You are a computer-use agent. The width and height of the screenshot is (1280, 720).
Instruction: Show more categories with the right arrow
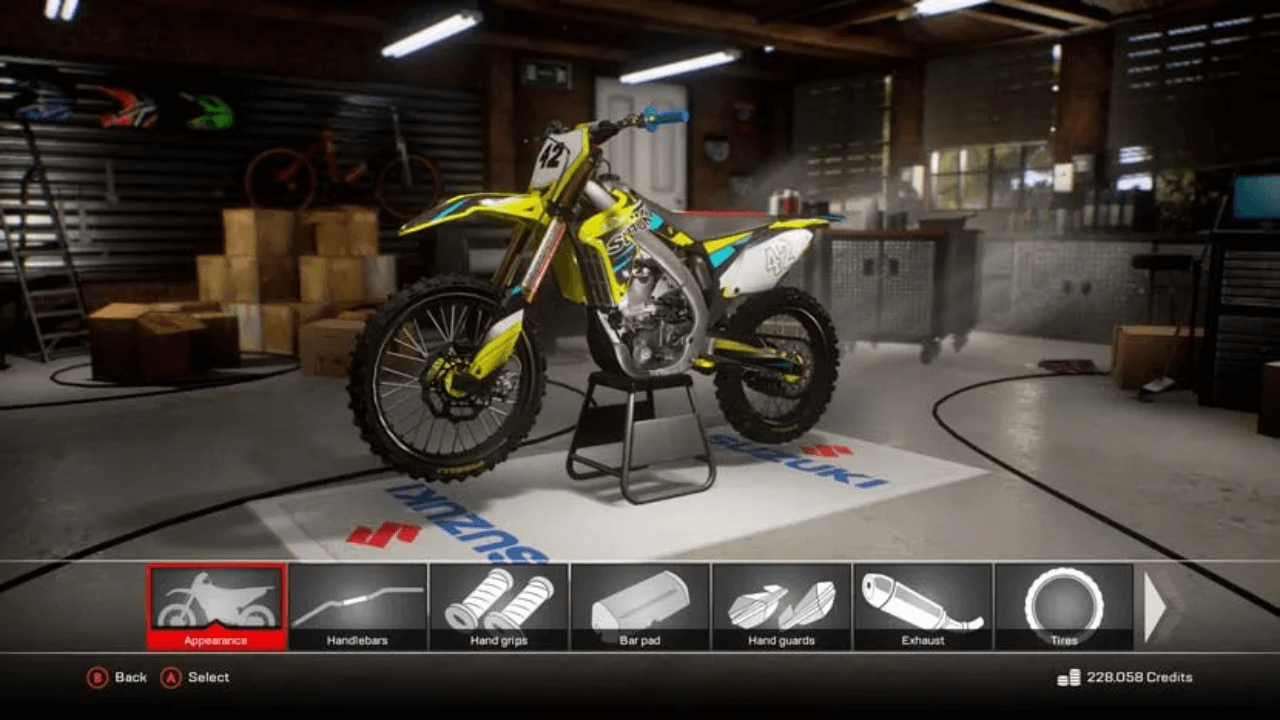point(1154,607)
